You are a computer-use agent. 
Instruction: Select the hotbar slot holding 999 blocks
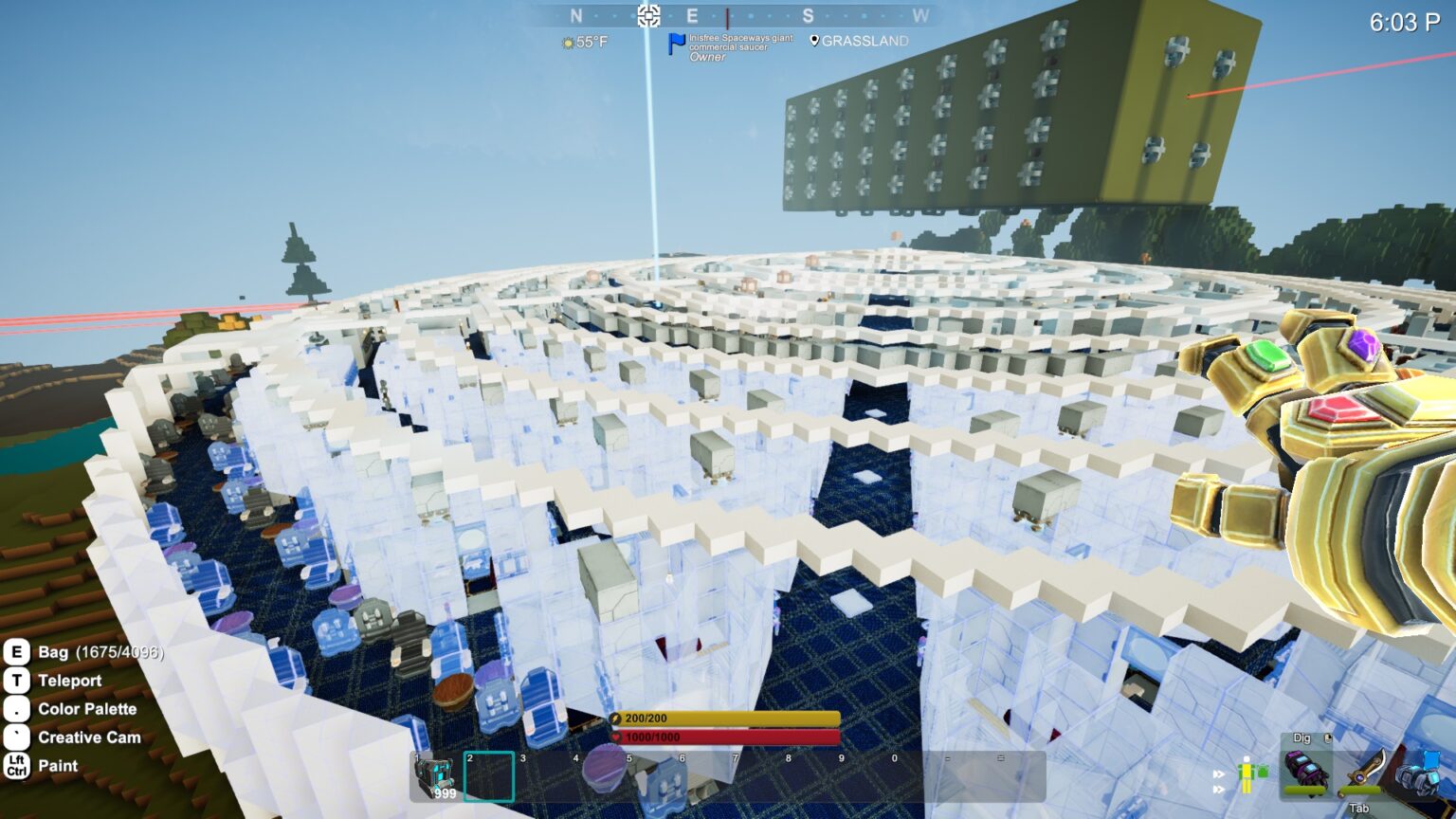437,776
